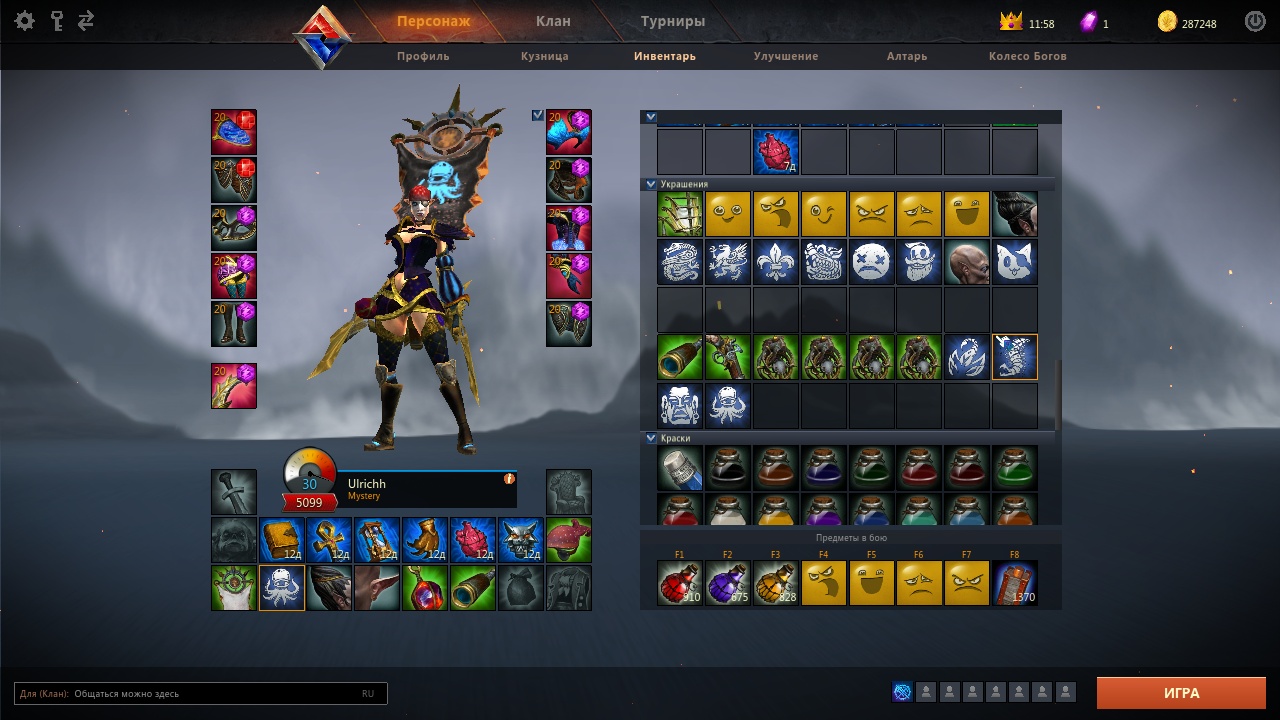Open the character info icon near Ulrichh
1280x720 pixels.
[x=509, y=479]
